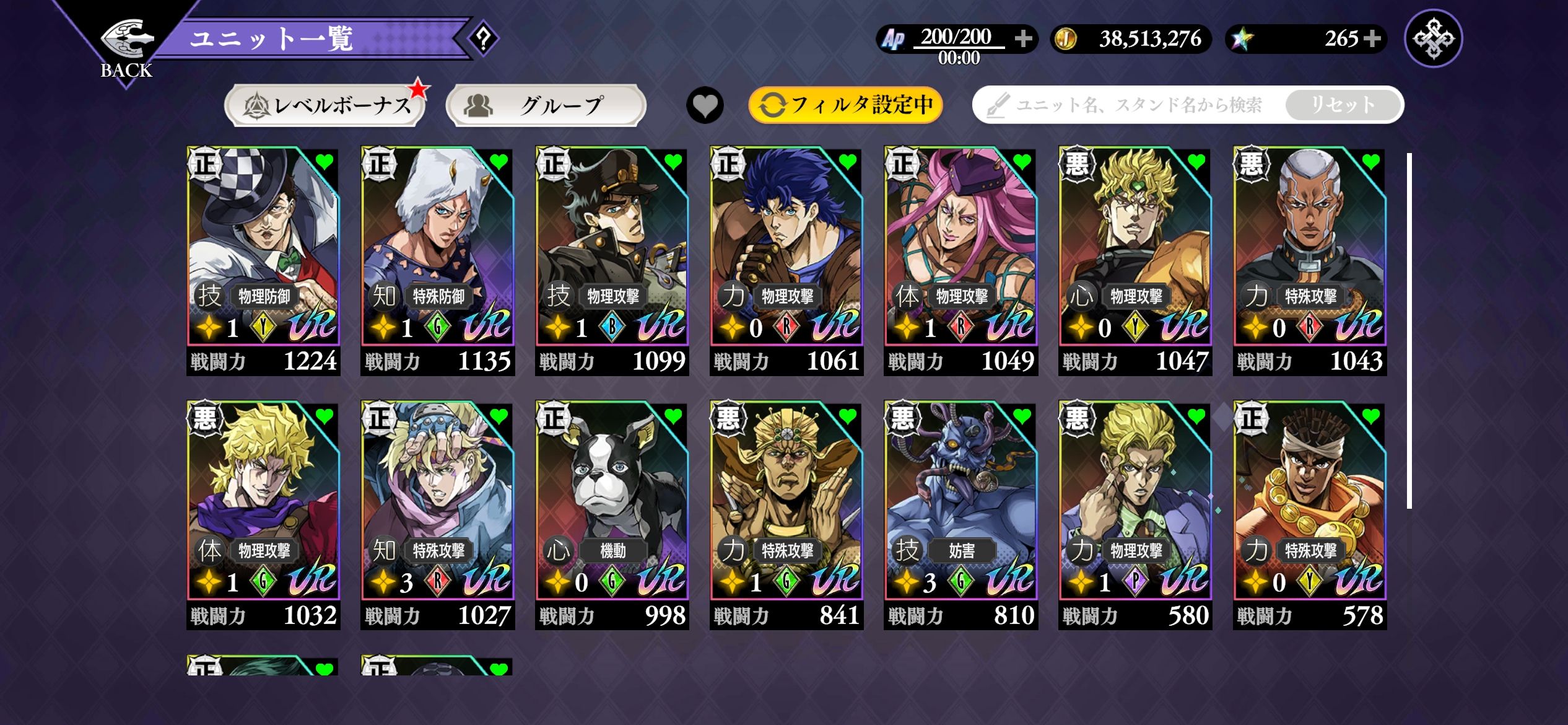
Task: Open the help question mark icon
Action: tap(484, 39)
